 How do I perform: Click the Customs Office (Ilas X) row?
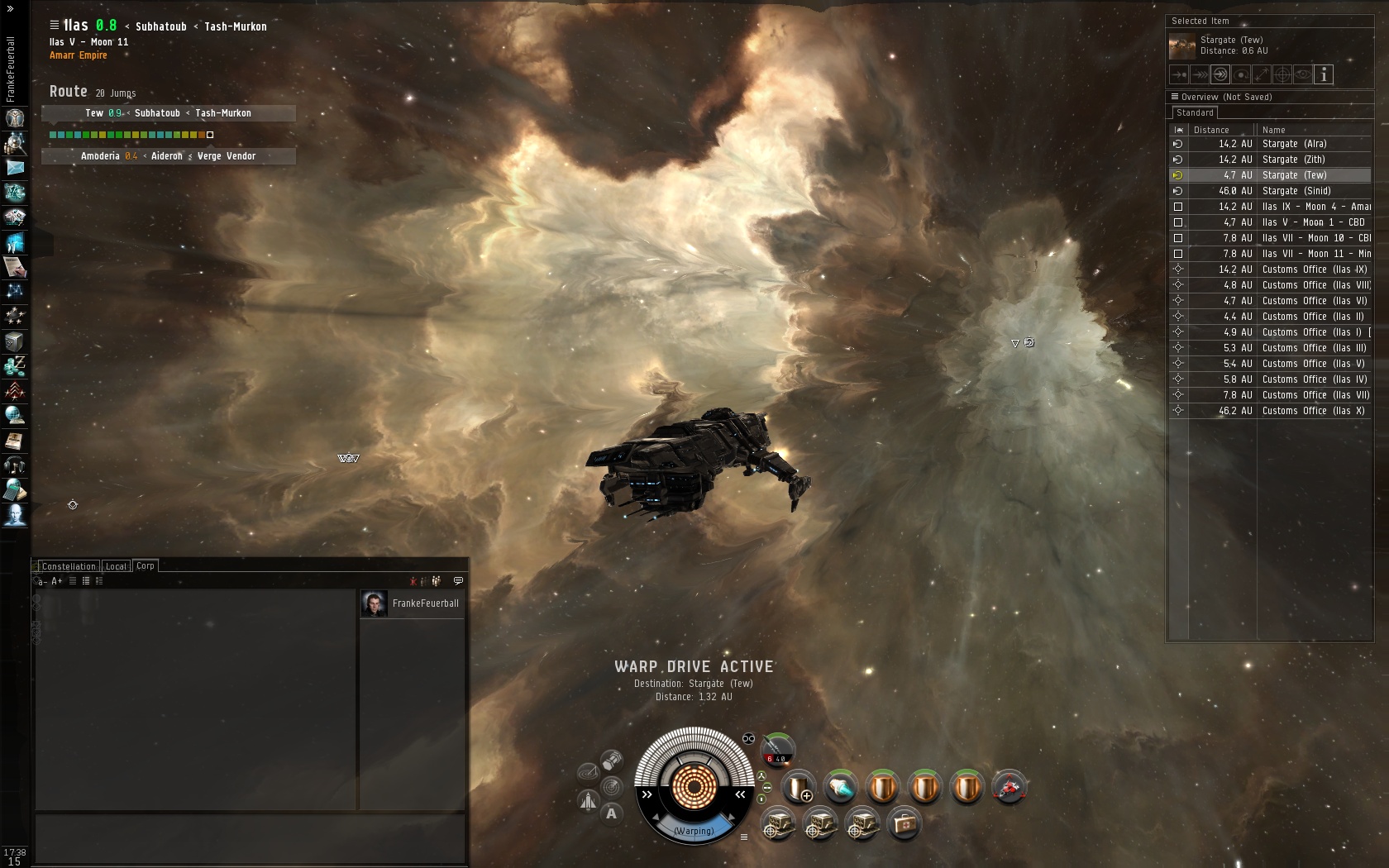pos(1312,411)
